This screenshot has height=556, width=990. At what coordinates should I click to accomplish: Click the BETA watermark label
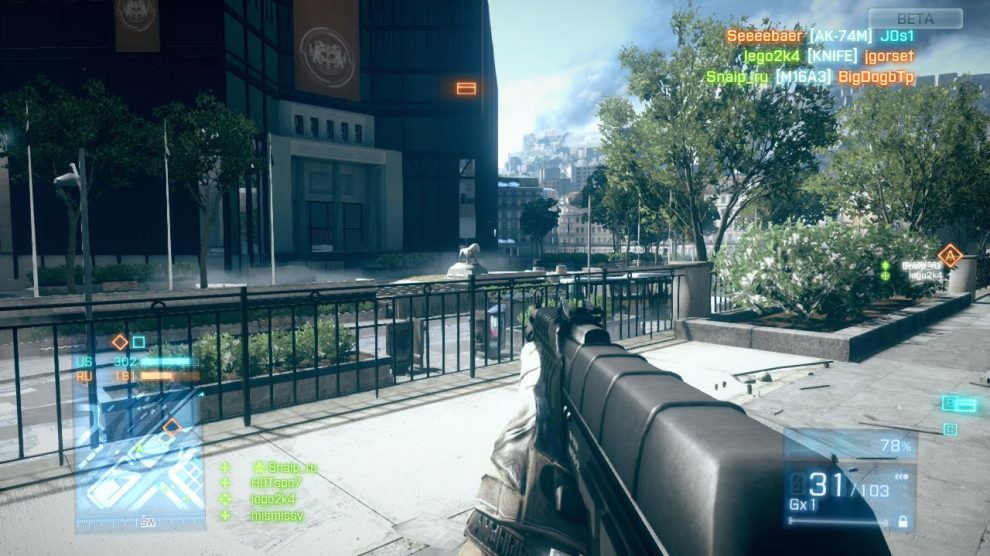tap(915, 19)
